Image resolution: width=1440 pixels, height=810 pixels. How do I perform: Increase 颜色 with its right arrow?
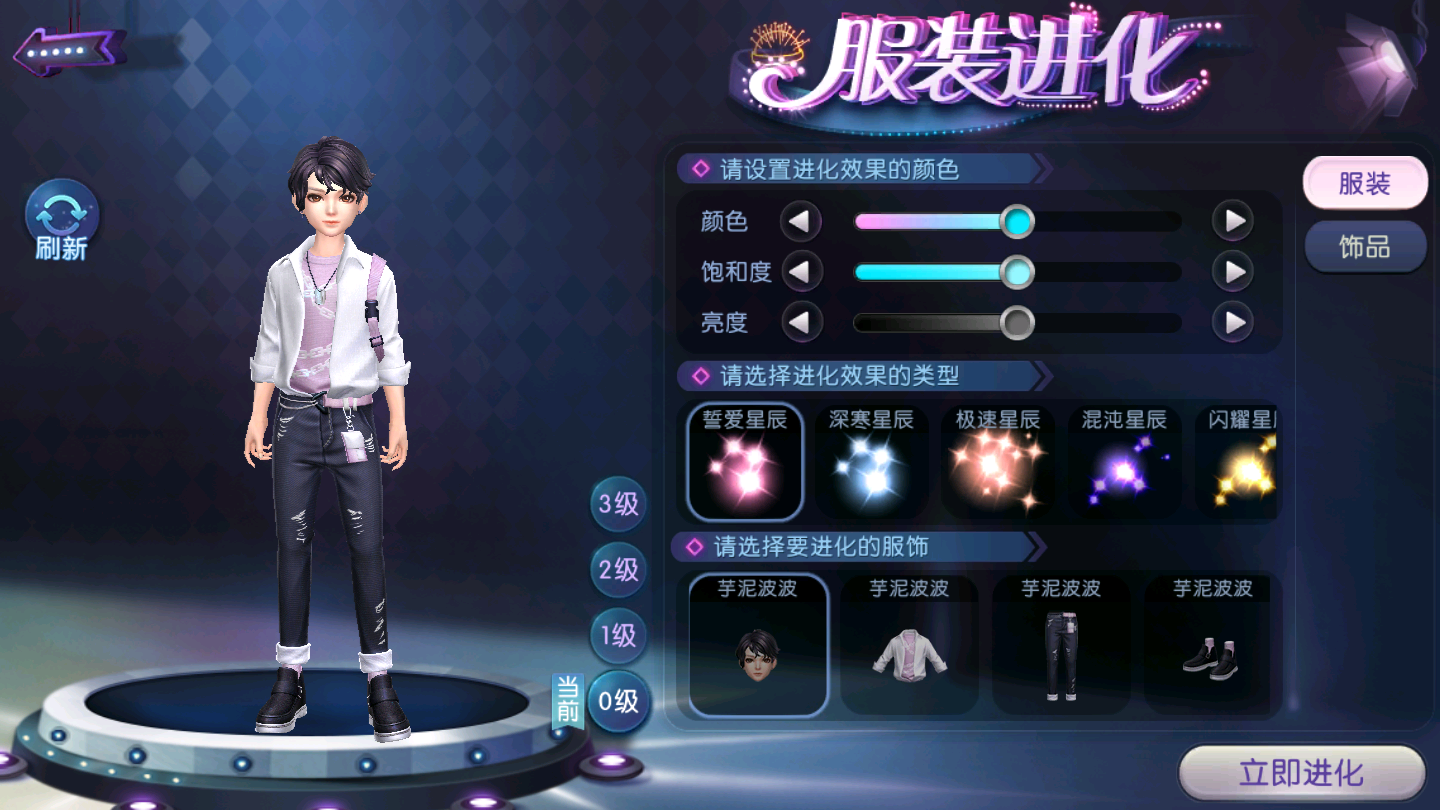click(1233, 221)
